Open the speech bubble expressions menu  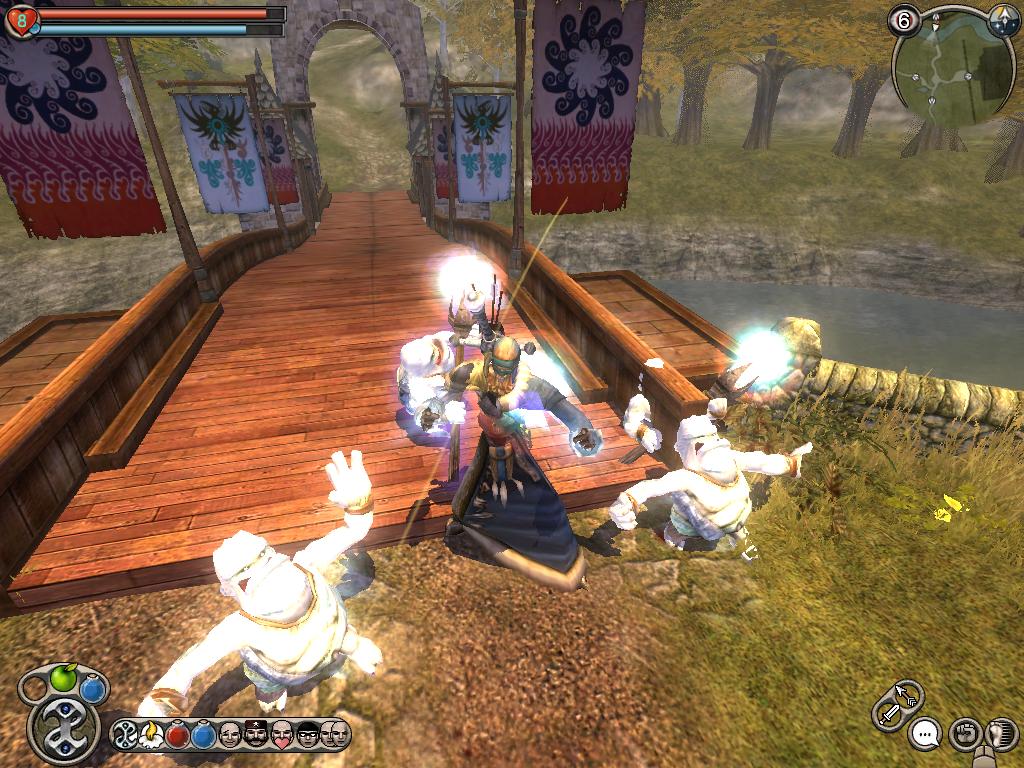927,735
